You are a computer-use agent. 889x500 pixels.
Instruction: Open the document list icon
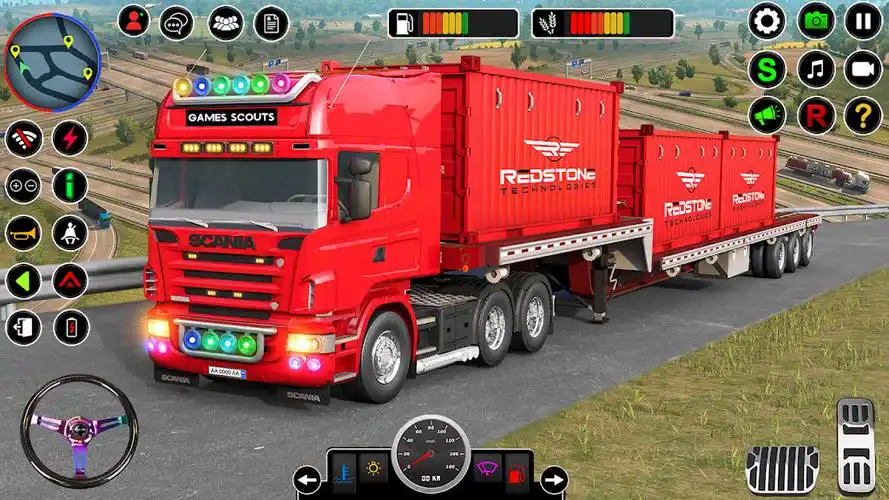click(x=271, y=22)
